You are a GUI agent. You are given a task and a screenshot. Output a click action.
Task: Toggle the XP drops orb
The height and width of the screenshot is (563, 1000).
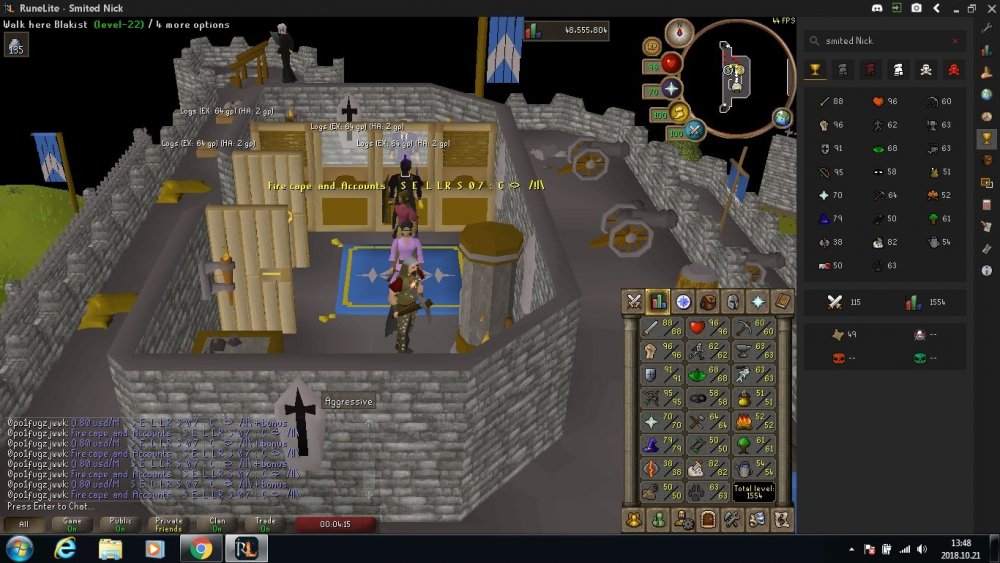coord(652,46)
